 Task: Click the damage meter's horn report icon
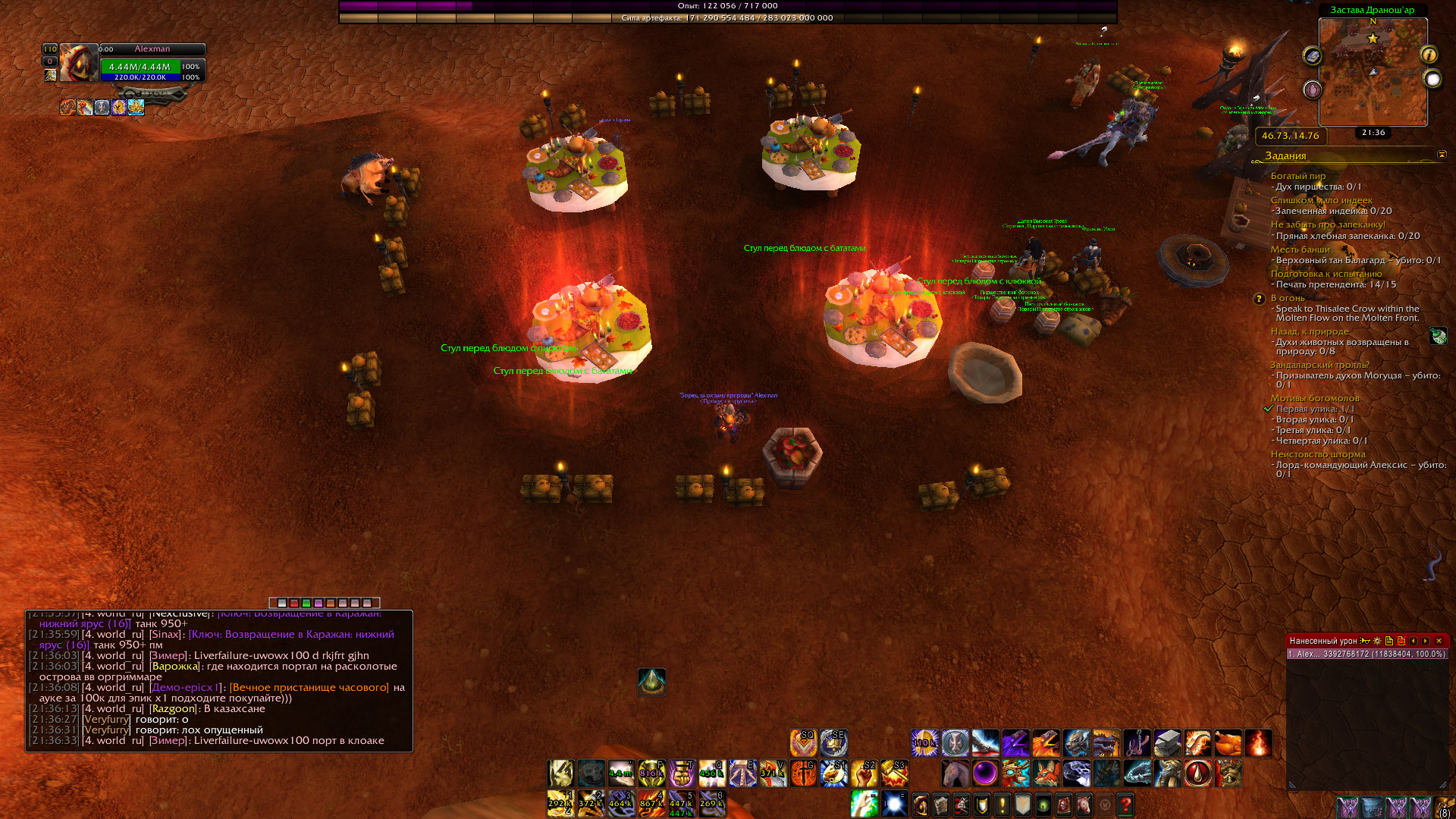(1365, 641)
